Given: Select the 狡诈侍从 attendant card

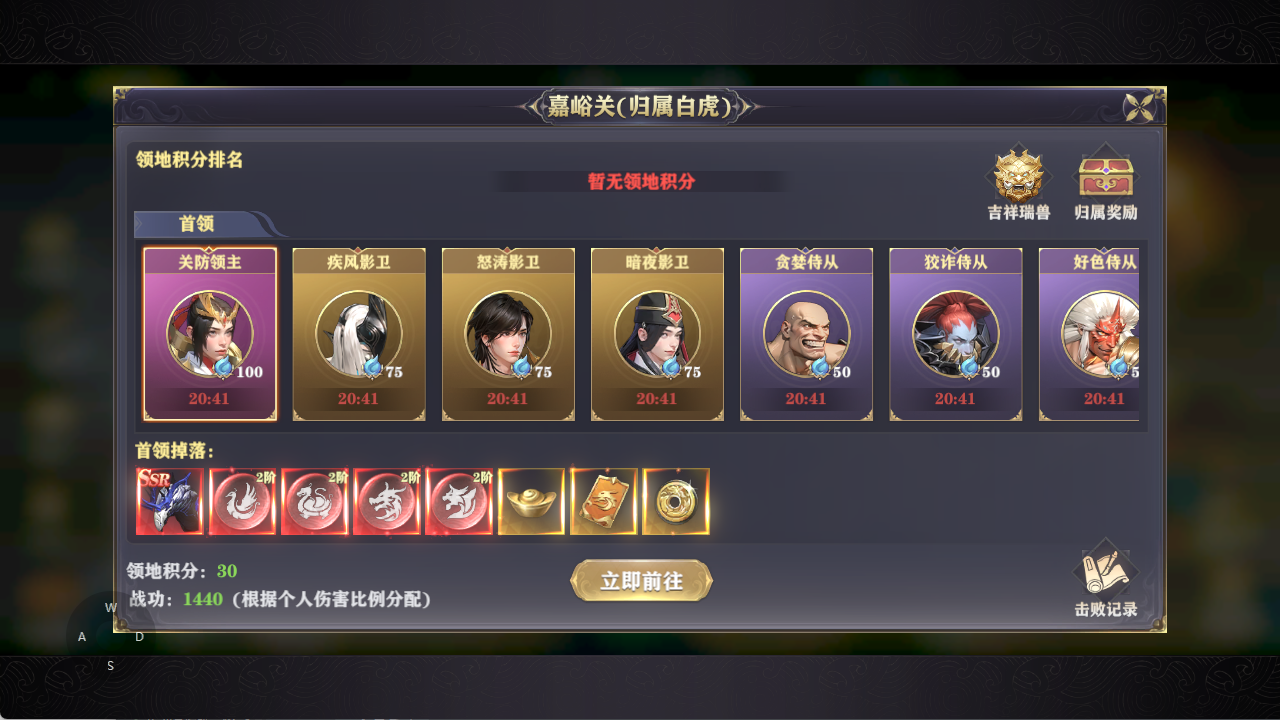Looking at the screenshot, I should (x=955, y=333).
